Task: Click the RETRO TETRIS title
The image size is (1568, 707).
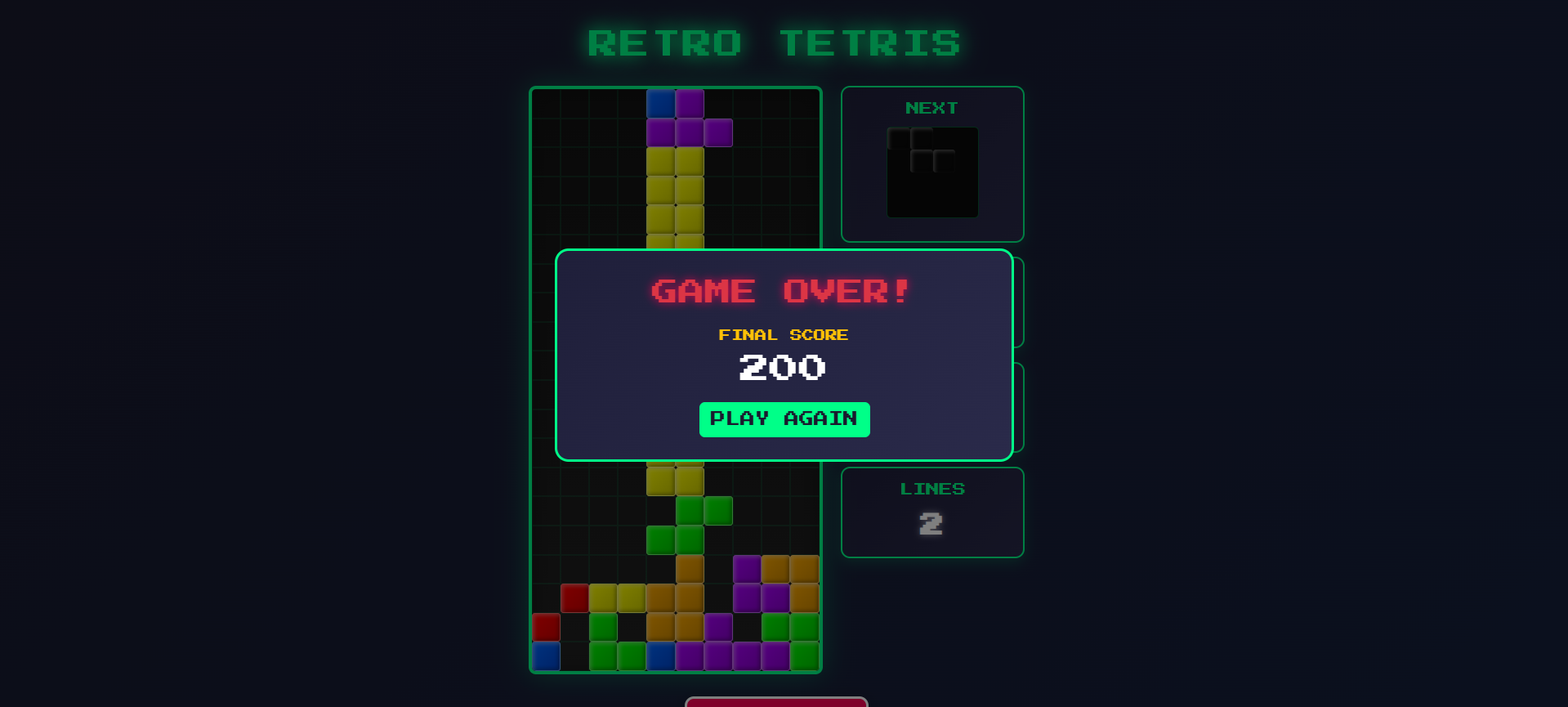Action: 775,43
